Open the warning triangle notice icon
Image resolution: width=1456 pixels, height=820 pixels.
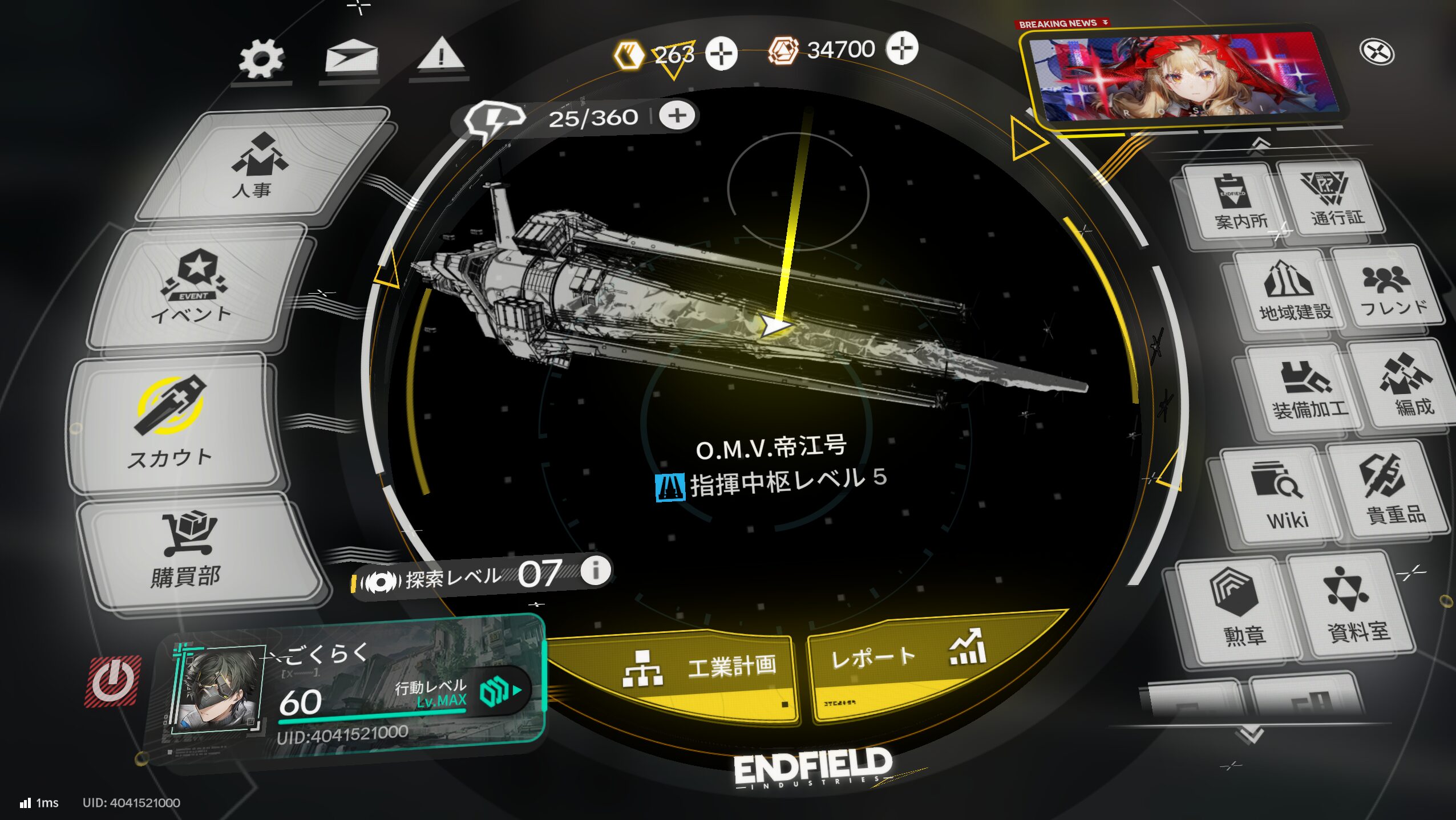pyautogui.click(x=440, y=56)
